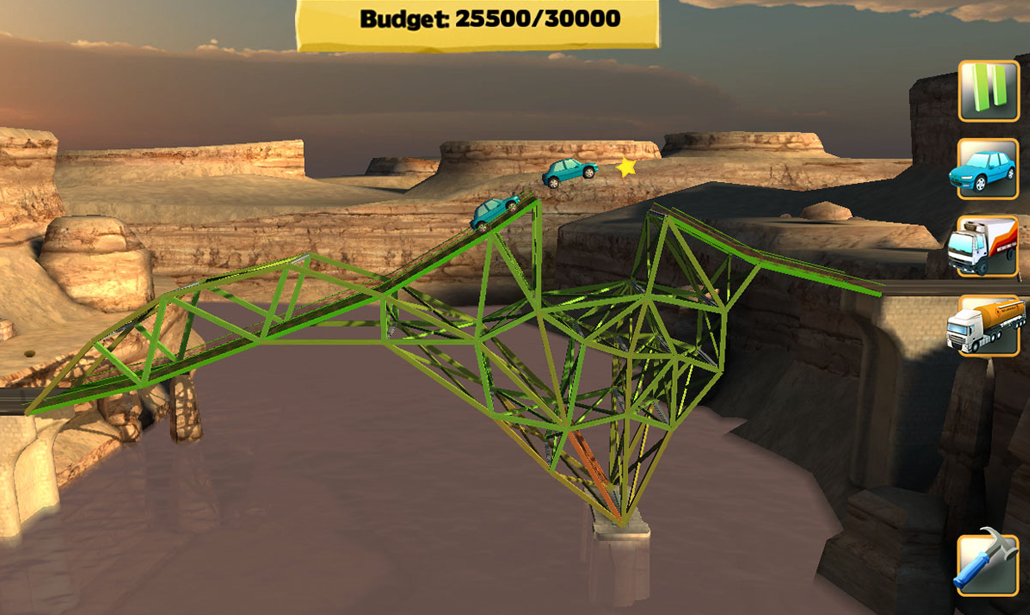
Task: Choose the white delivery truck test
Action: tap(988, 246)
